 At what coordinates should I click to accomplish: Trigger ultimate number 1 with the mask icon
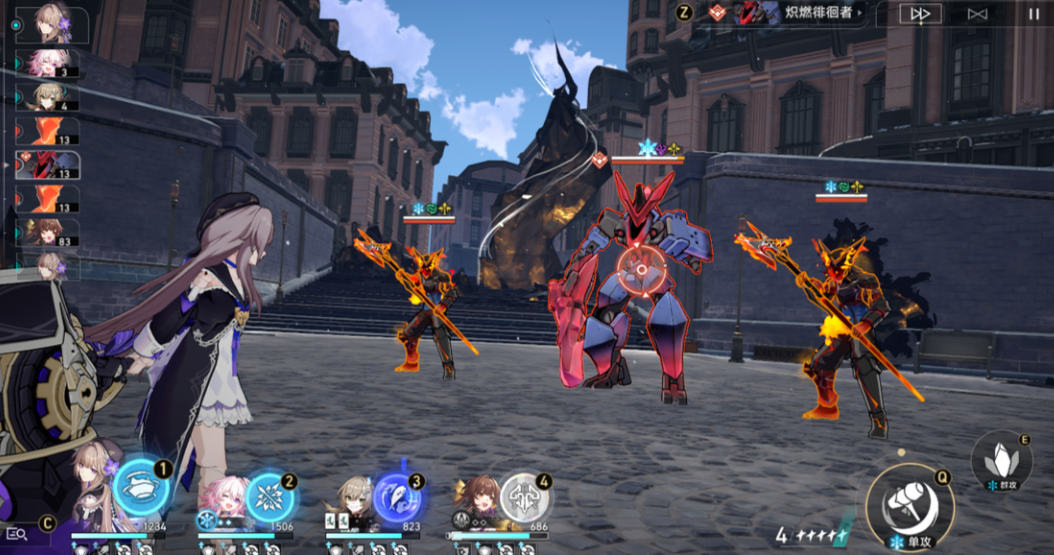140,486
